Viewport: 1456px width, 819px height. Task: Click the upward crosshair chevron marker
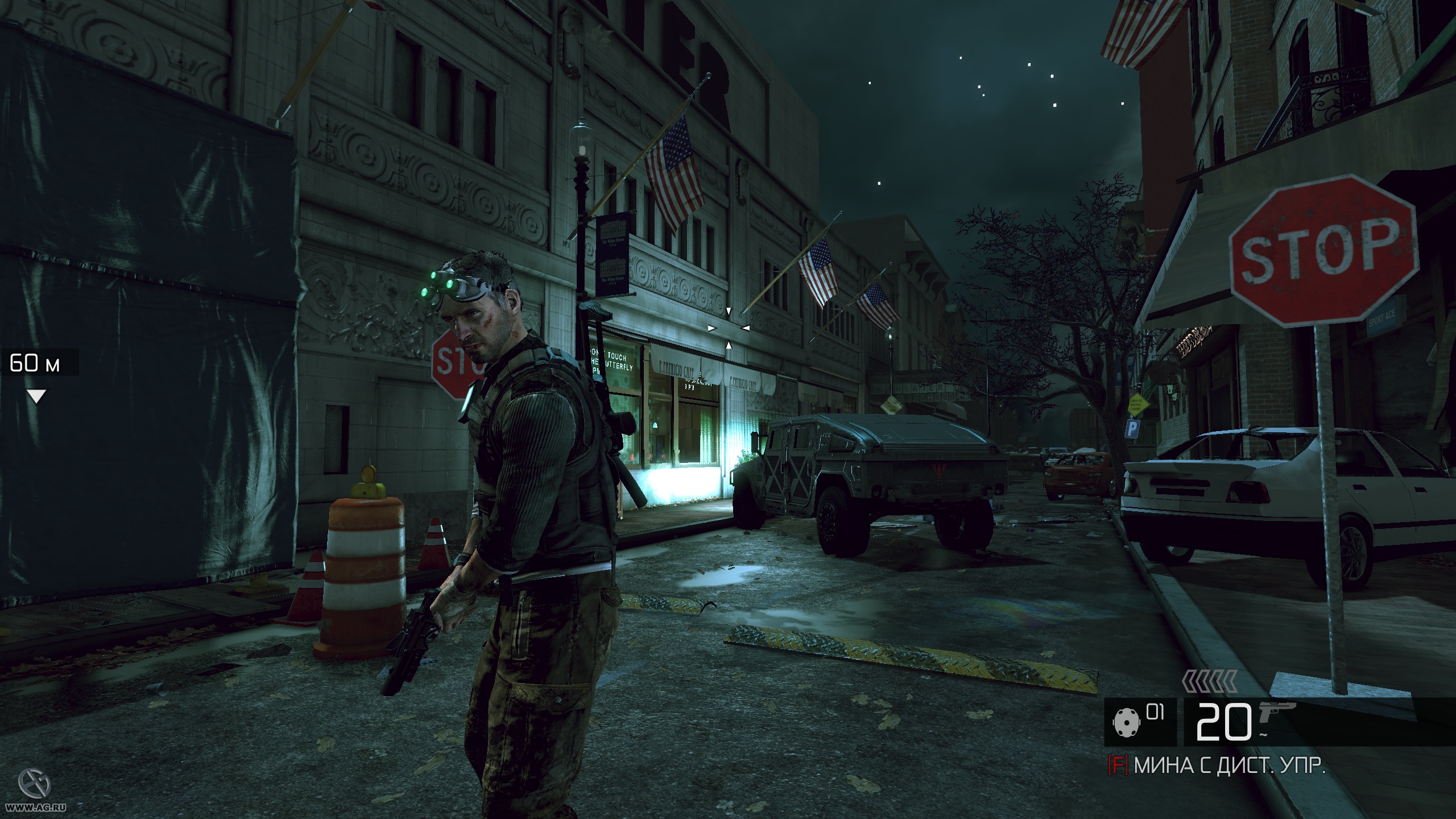pyautogui.click(x=729, y=345)
